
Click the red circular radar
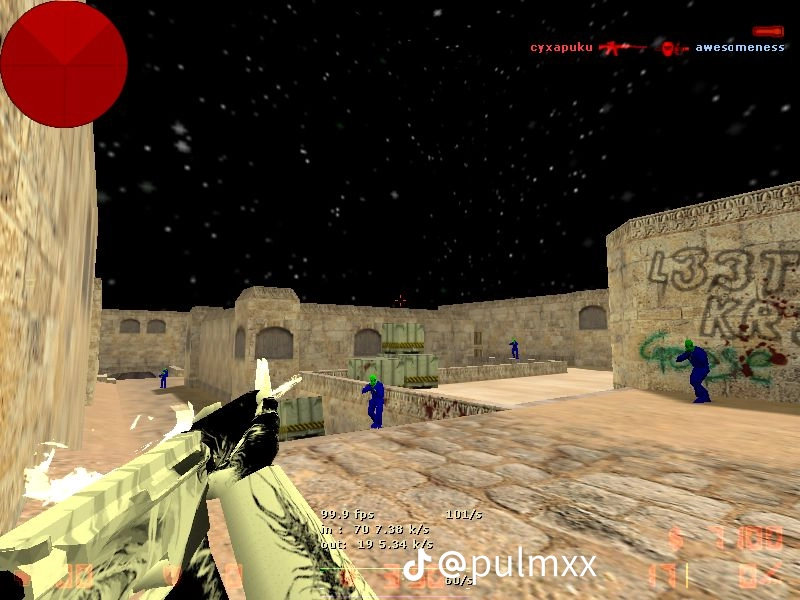coord(63,63)
